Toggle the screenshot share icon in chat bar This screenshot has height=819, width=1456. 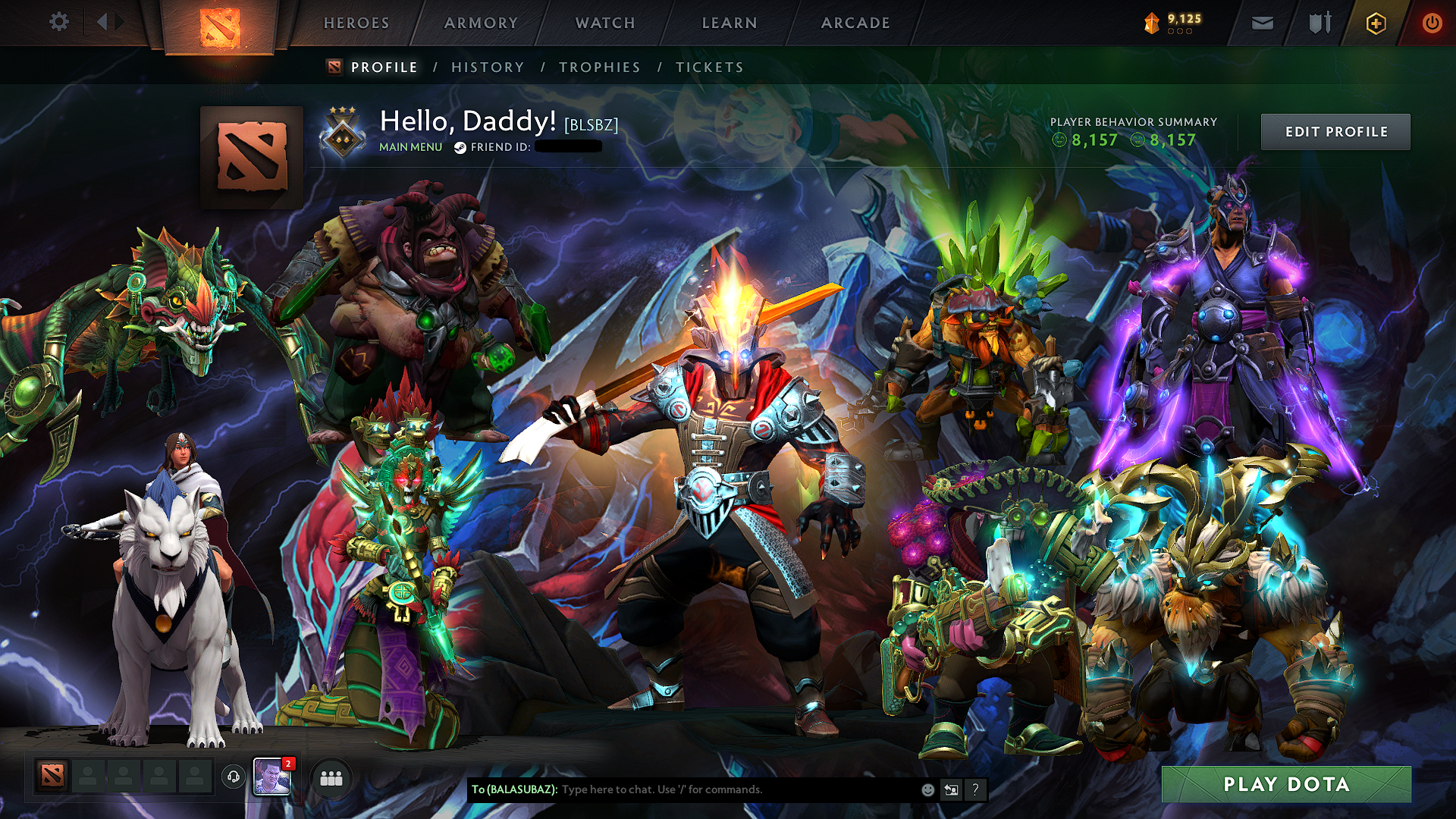click(950, 789)
